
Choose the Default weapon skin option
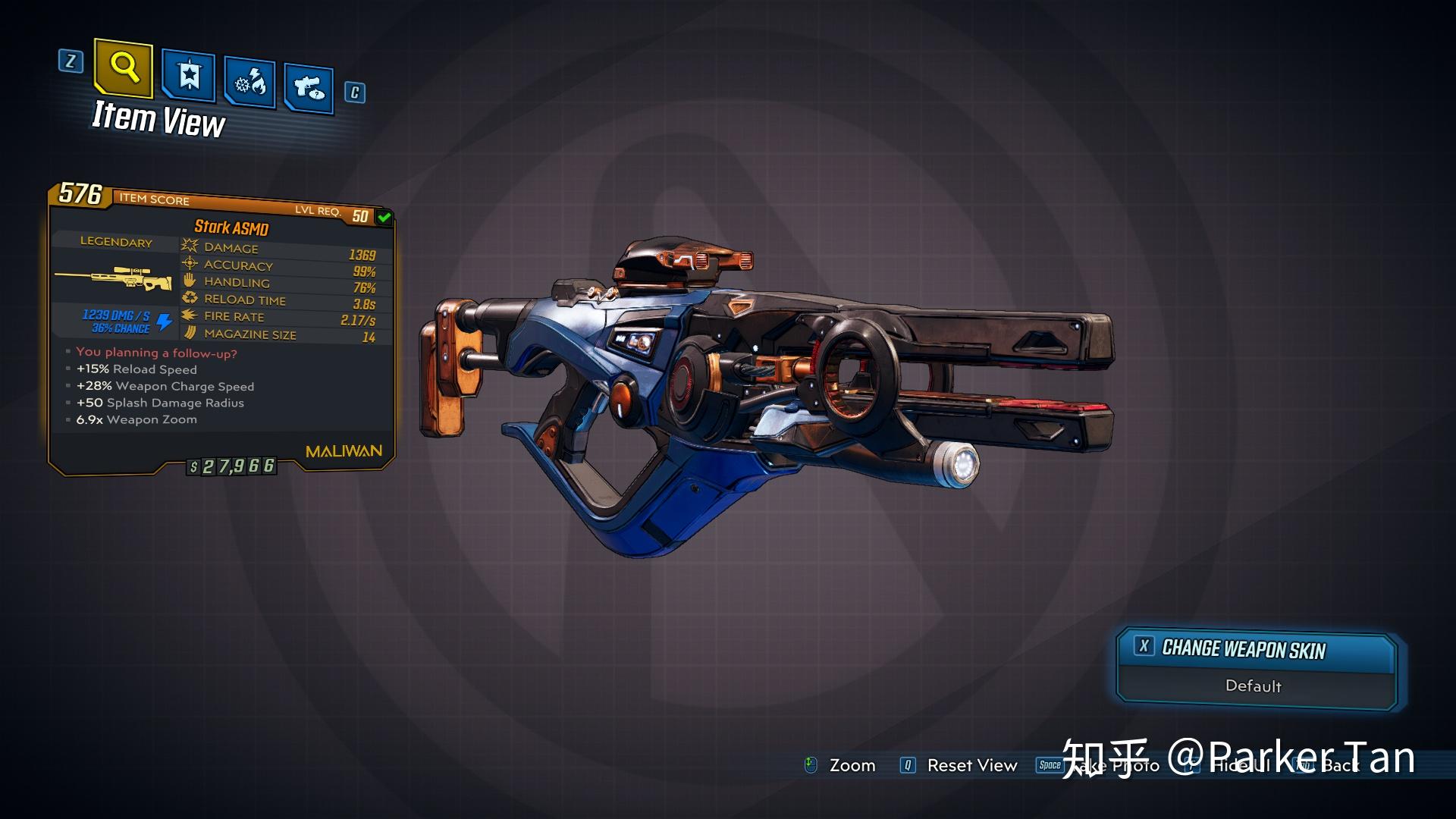pyautogui.click(x=1254, y=686)
